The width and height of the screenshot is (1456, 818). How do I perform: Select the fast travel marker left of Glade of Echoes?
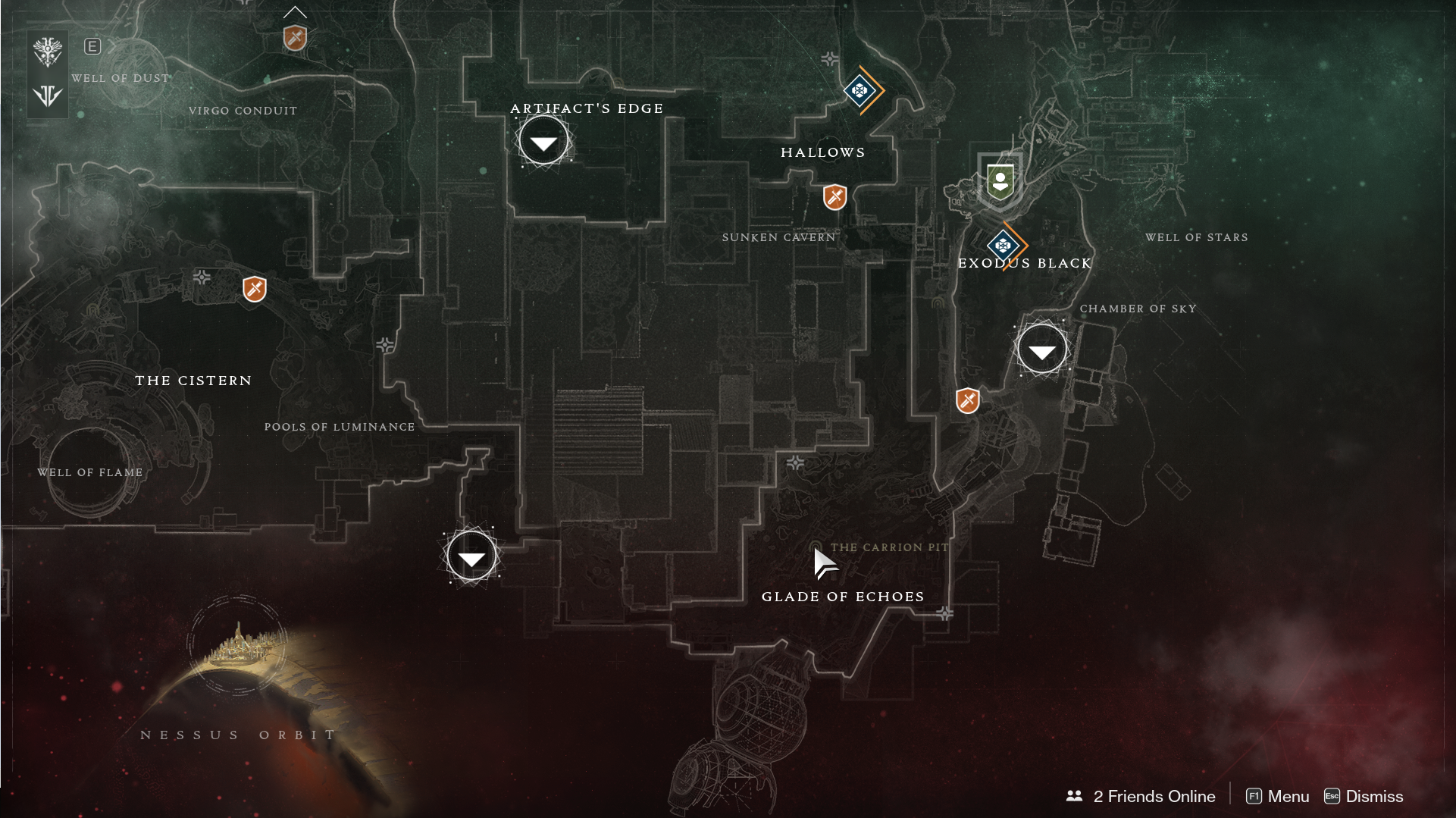pyautogui.click(x=471, y=556)
